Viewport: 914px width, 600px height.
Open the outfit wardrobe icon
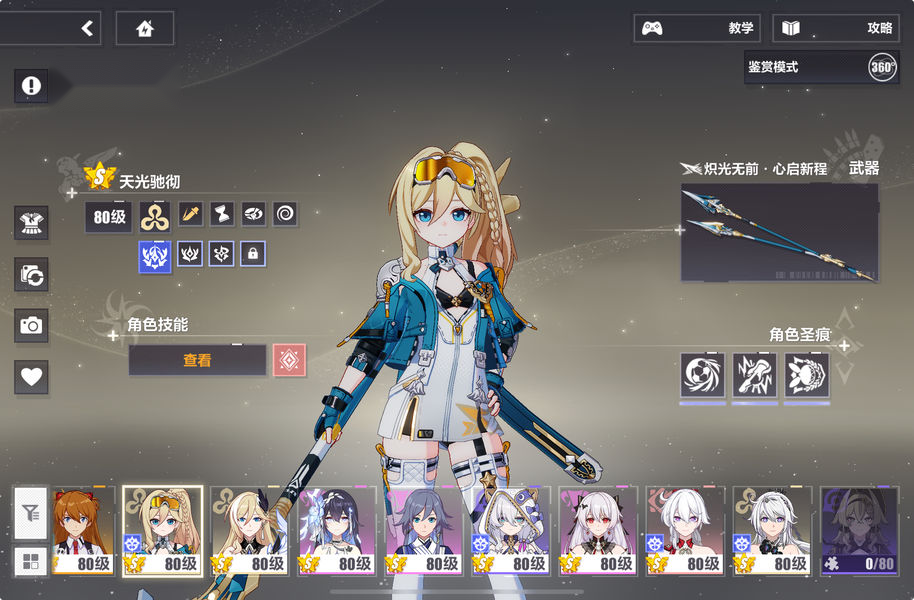[31, 222]
